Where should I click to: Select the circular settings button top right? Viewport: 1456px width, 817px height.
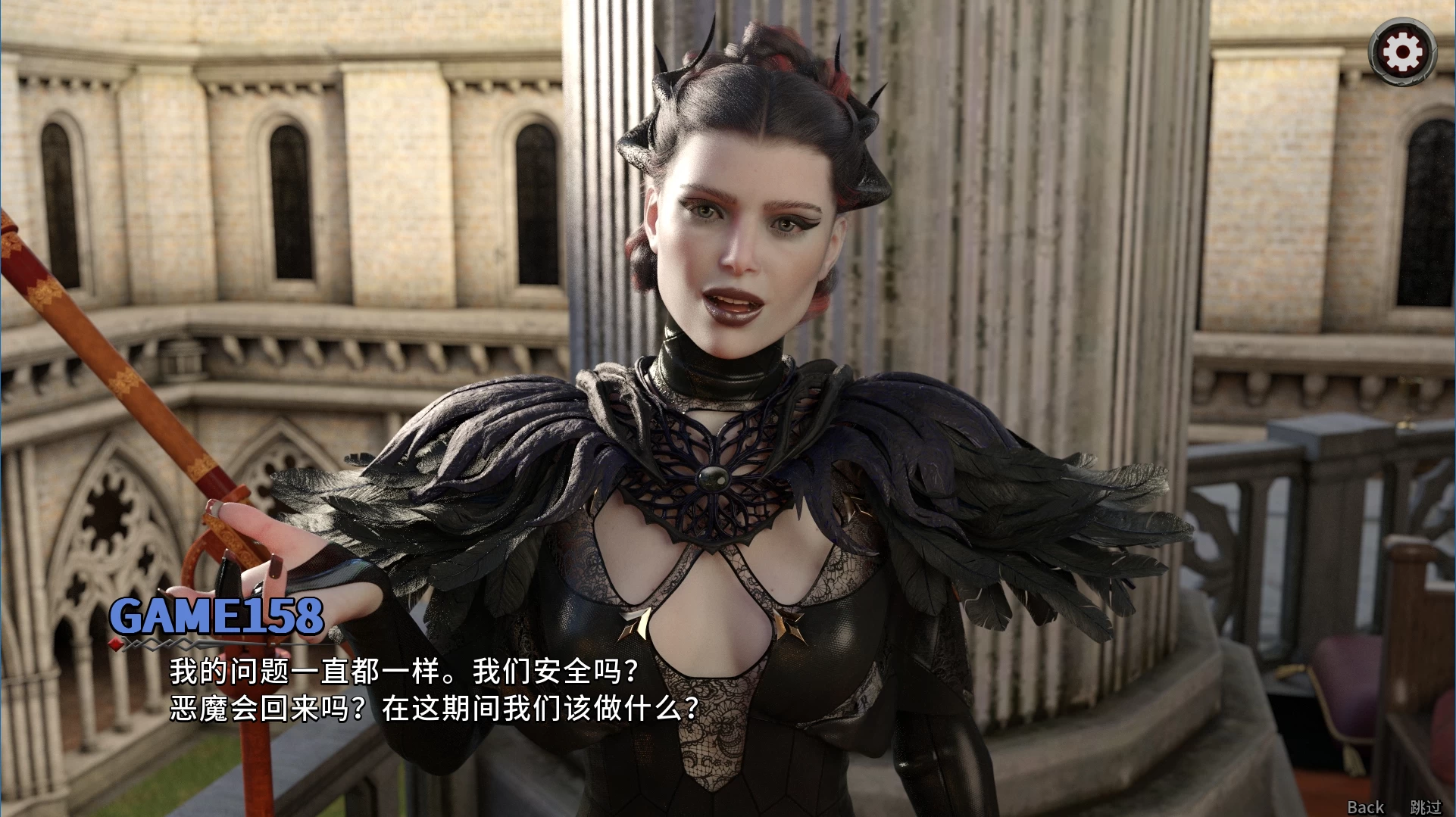pyautogui.click(x=1403, y=51)
